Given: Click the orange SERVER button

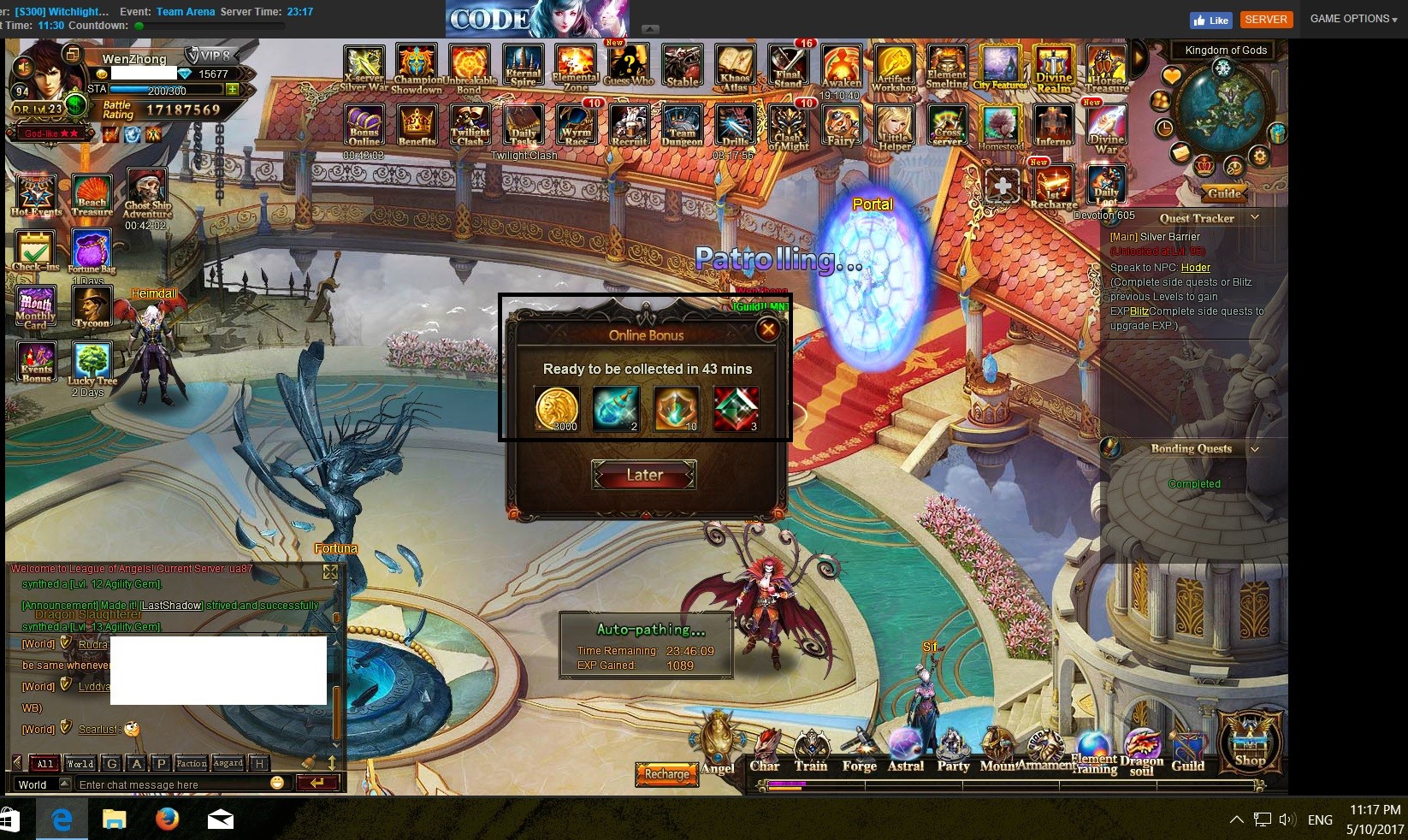Looking at the screenshot, I should pos(1265,20).
